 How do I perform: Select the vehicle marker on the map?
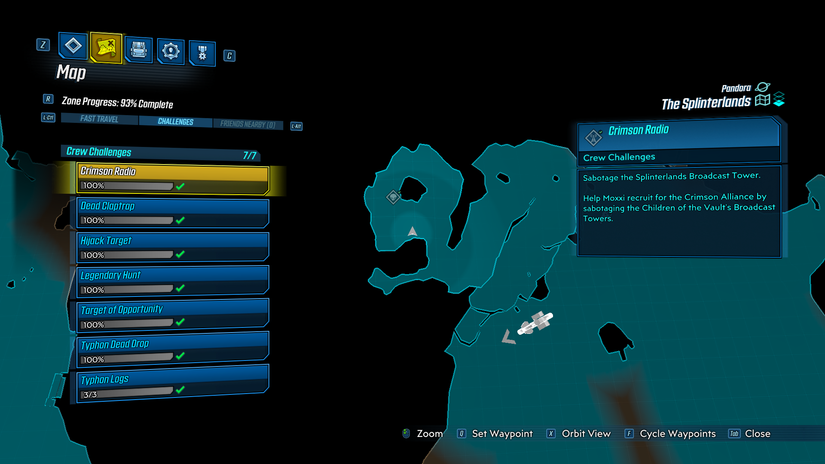[x=535, y=324]
